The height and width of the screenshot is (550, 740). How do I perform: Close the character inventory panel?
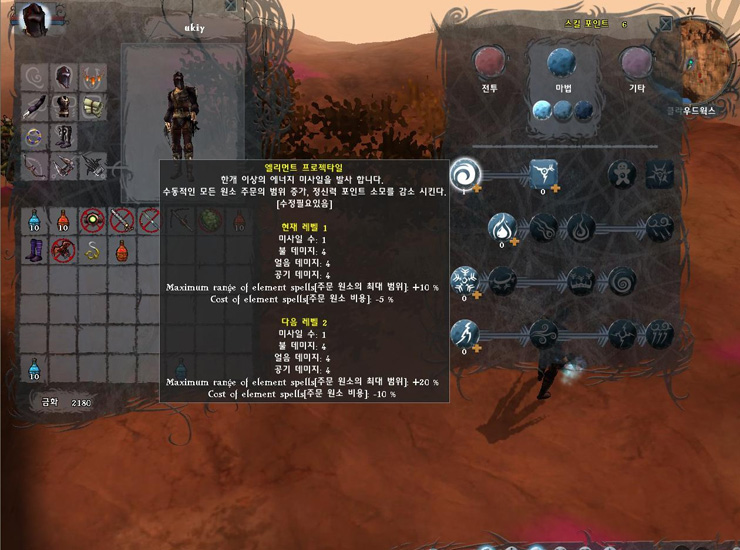pyautogui.click(x=231, y=6)
